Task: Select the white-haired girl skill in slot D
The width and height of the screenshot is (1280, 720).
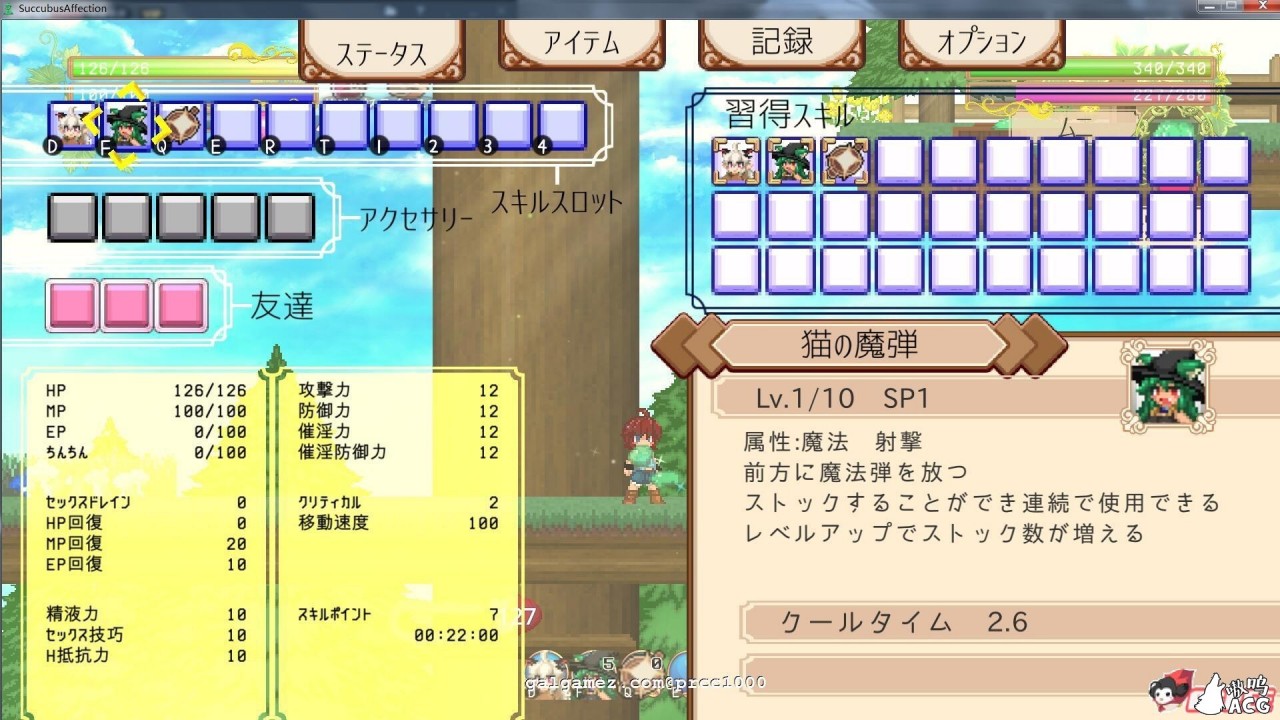Action: (x=72, y=125)
